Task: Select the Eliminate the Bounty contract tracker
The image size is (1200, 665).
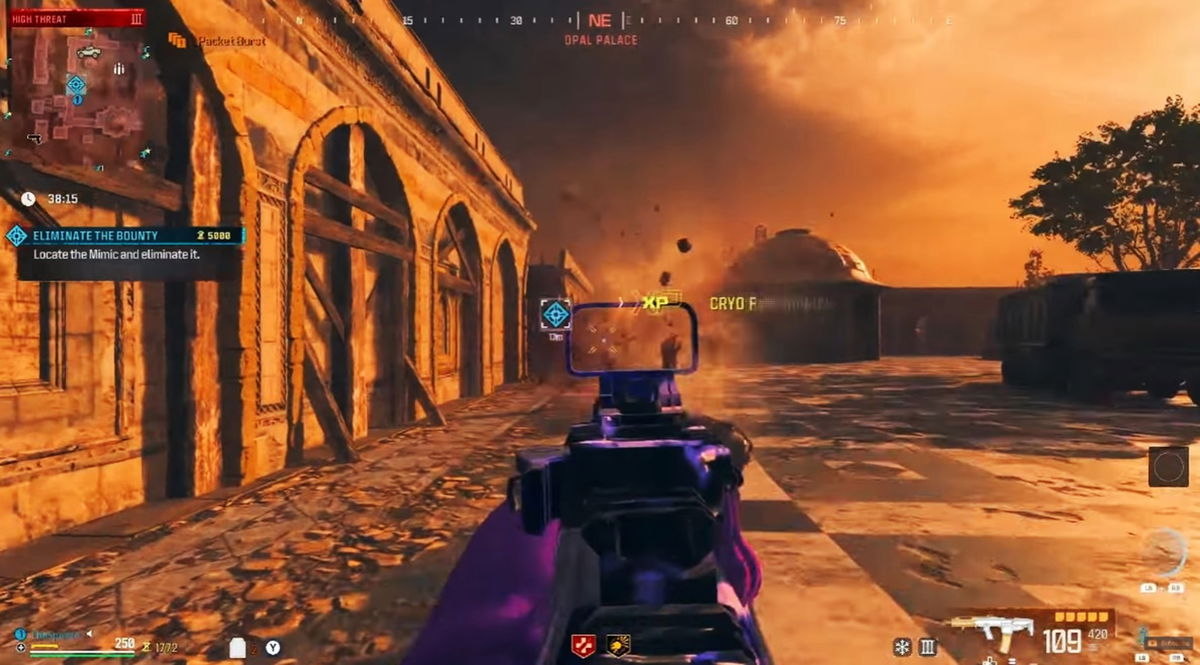Action: (126, 236)
